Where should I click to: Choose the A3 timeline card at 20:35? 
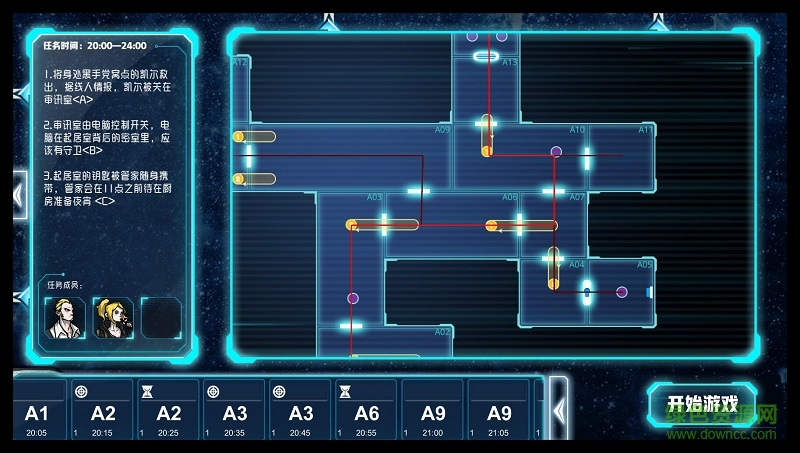(x=234, y=411)
